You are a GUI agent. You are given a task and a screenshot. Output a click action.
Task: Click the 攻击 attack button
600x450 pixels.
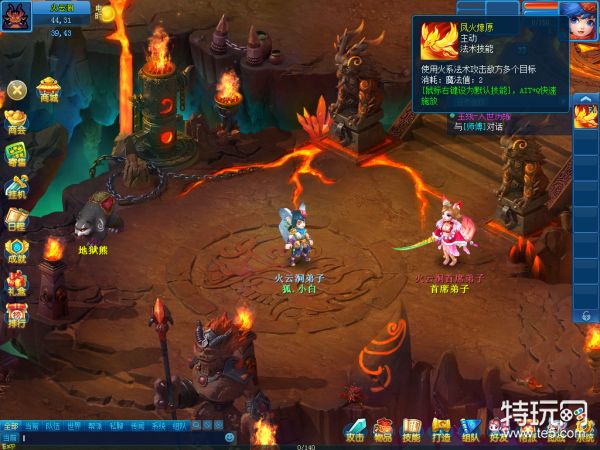point(354,430)
